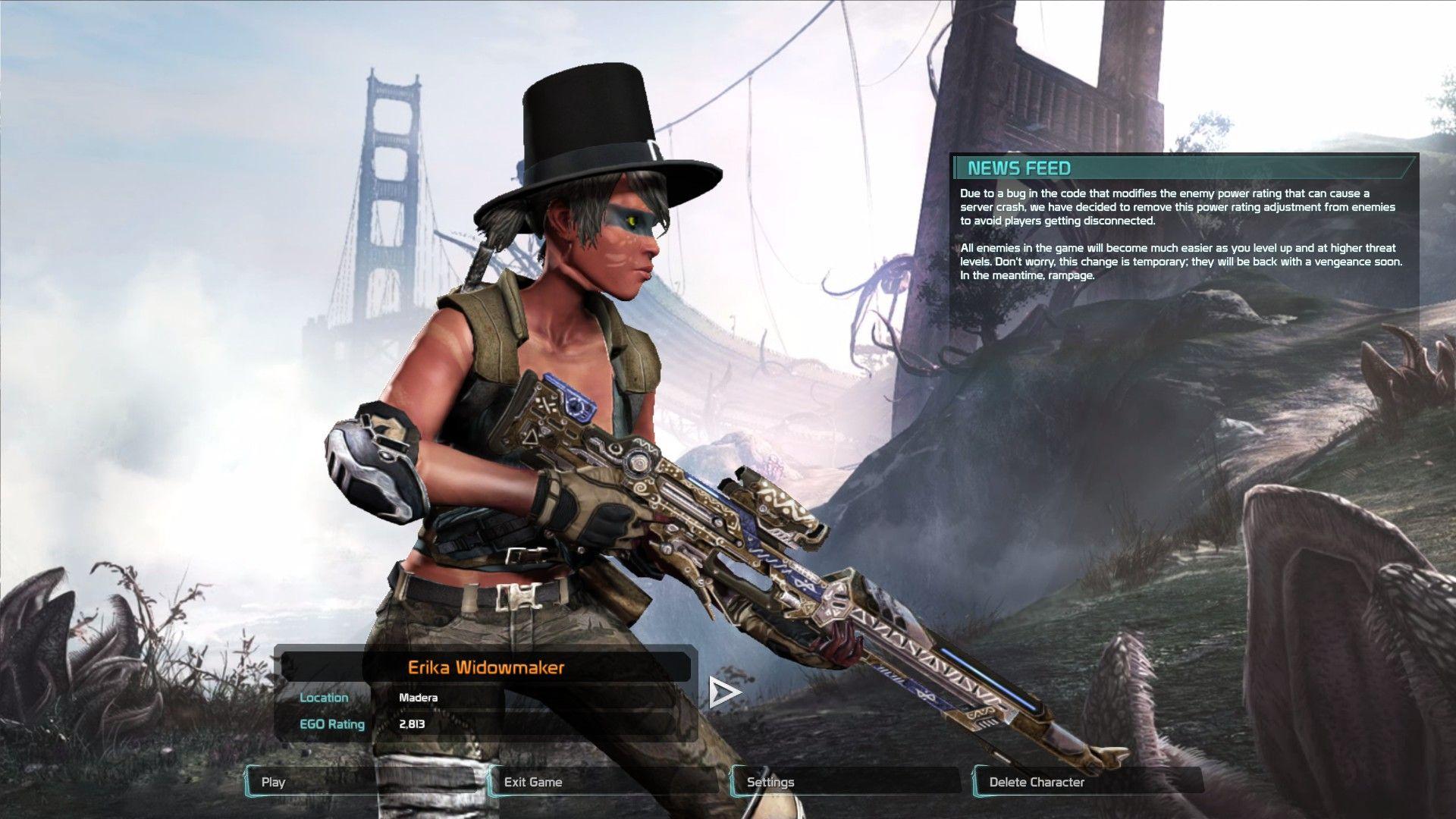Image resolution: width=1456 pixels, height=819 pixels.
Task: Open the Settings menu
Action: pos(846,782)
